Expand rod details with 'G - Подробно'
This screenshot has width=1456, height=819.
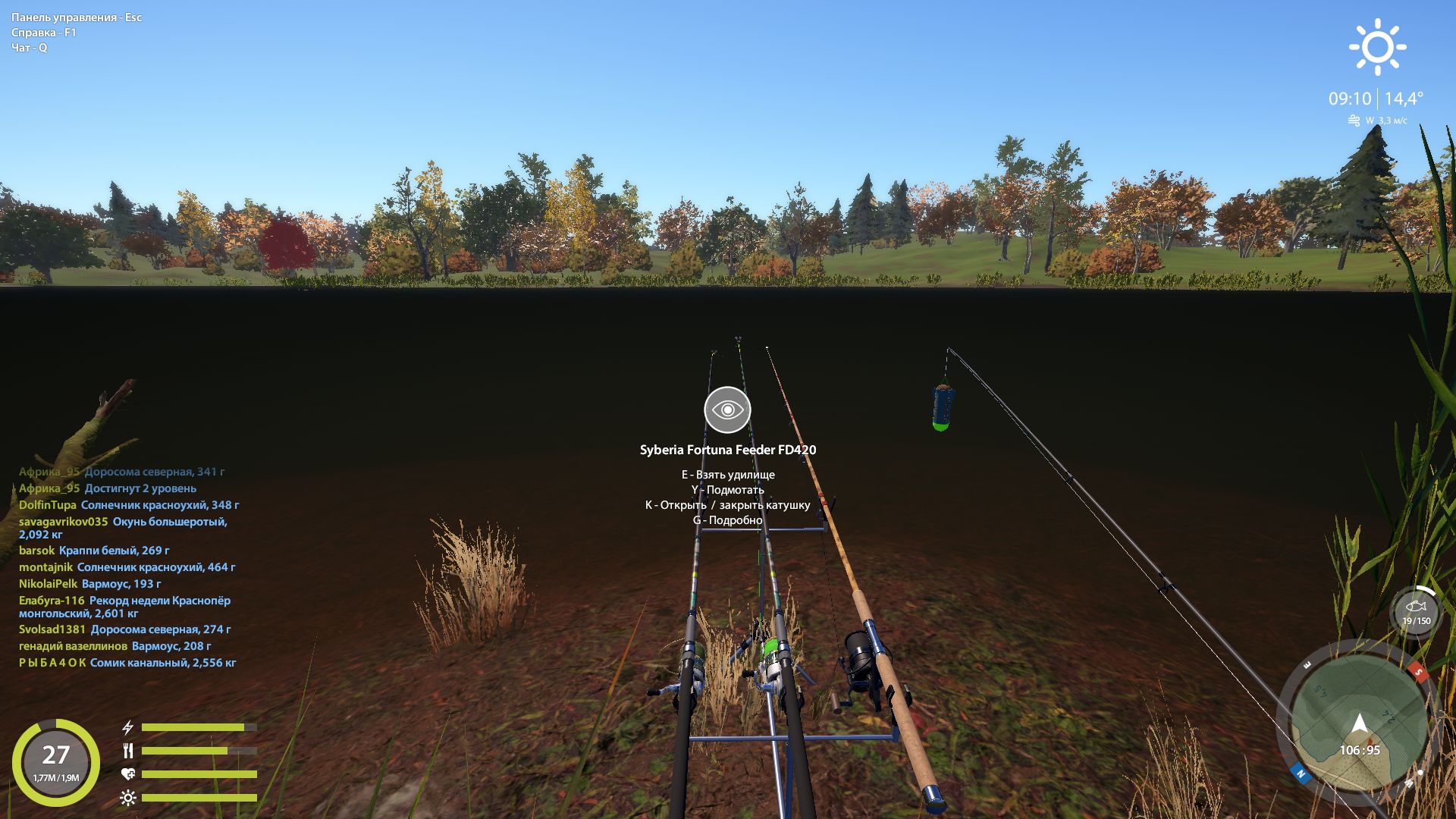(727, 519)
